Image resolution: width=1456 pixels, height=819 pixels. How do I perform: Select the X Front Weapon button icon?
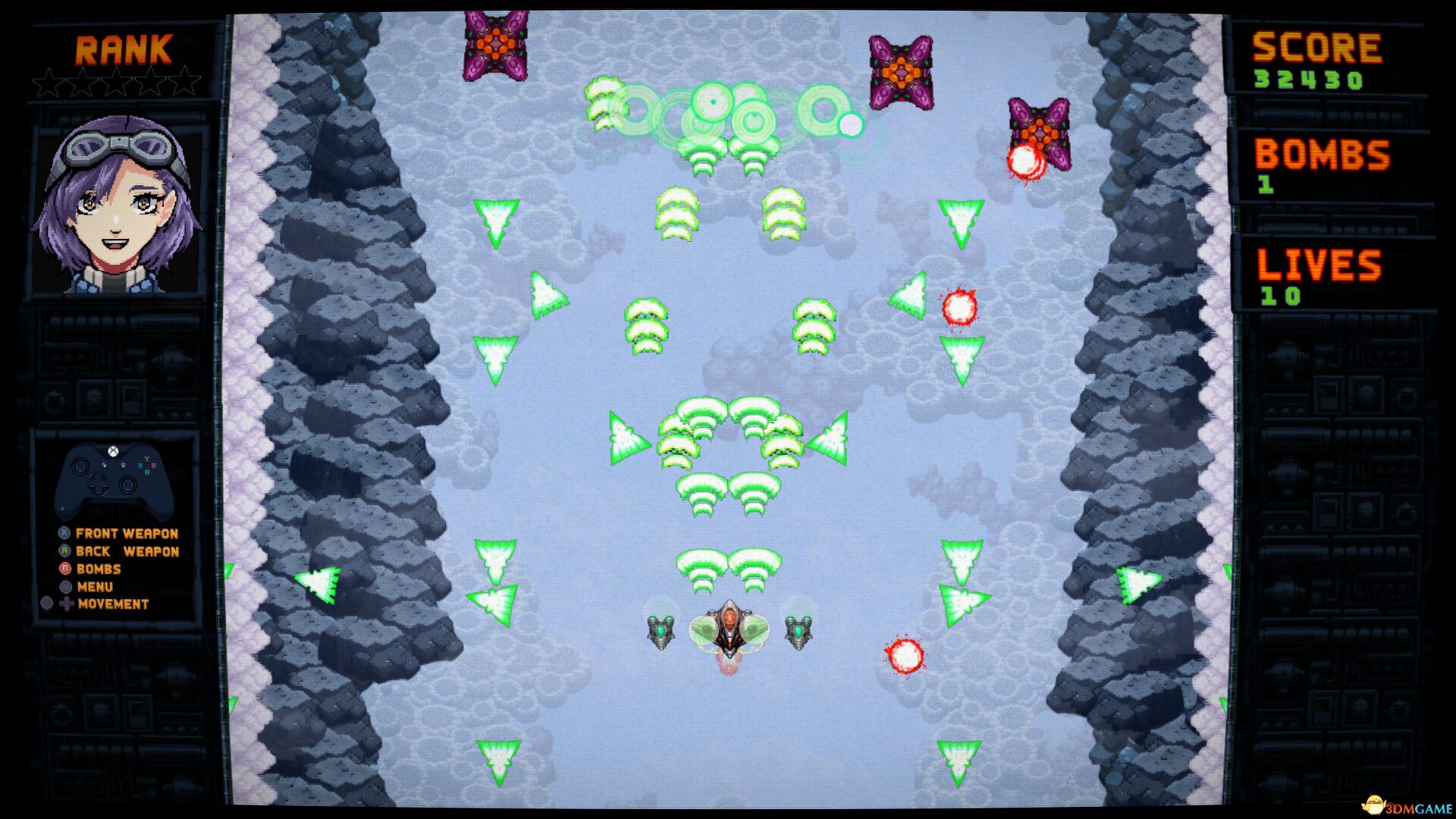pyautogui.click(x=64, y=533)
